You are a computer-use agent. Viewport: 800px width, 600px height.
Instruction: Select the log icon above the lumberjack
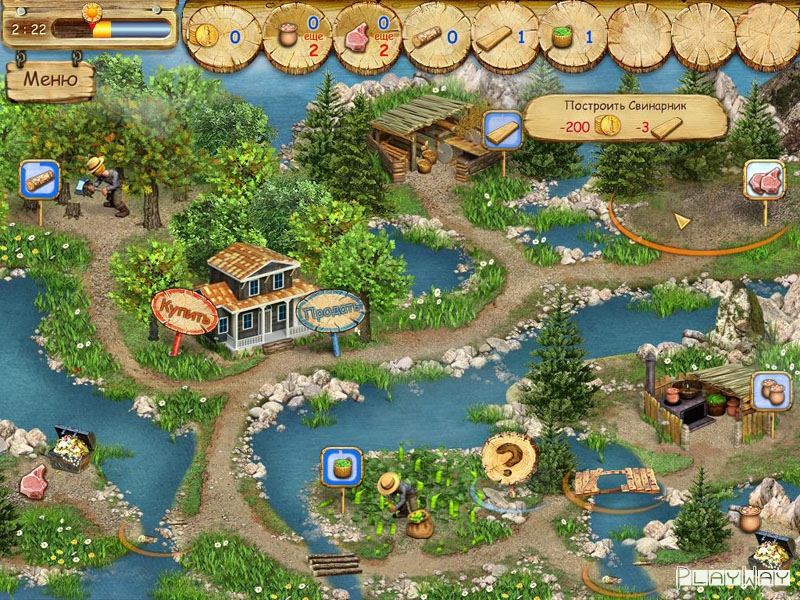tap(39, 180)
